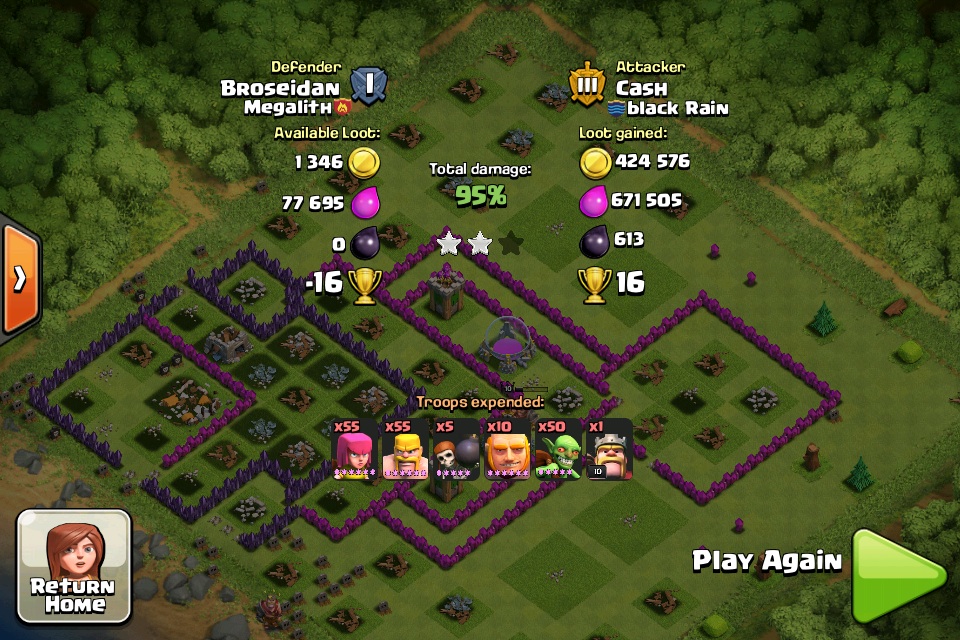Viewport: 960px width, 640px height.
Task: Pick the Goblin troop card
Action: point(557,449)
